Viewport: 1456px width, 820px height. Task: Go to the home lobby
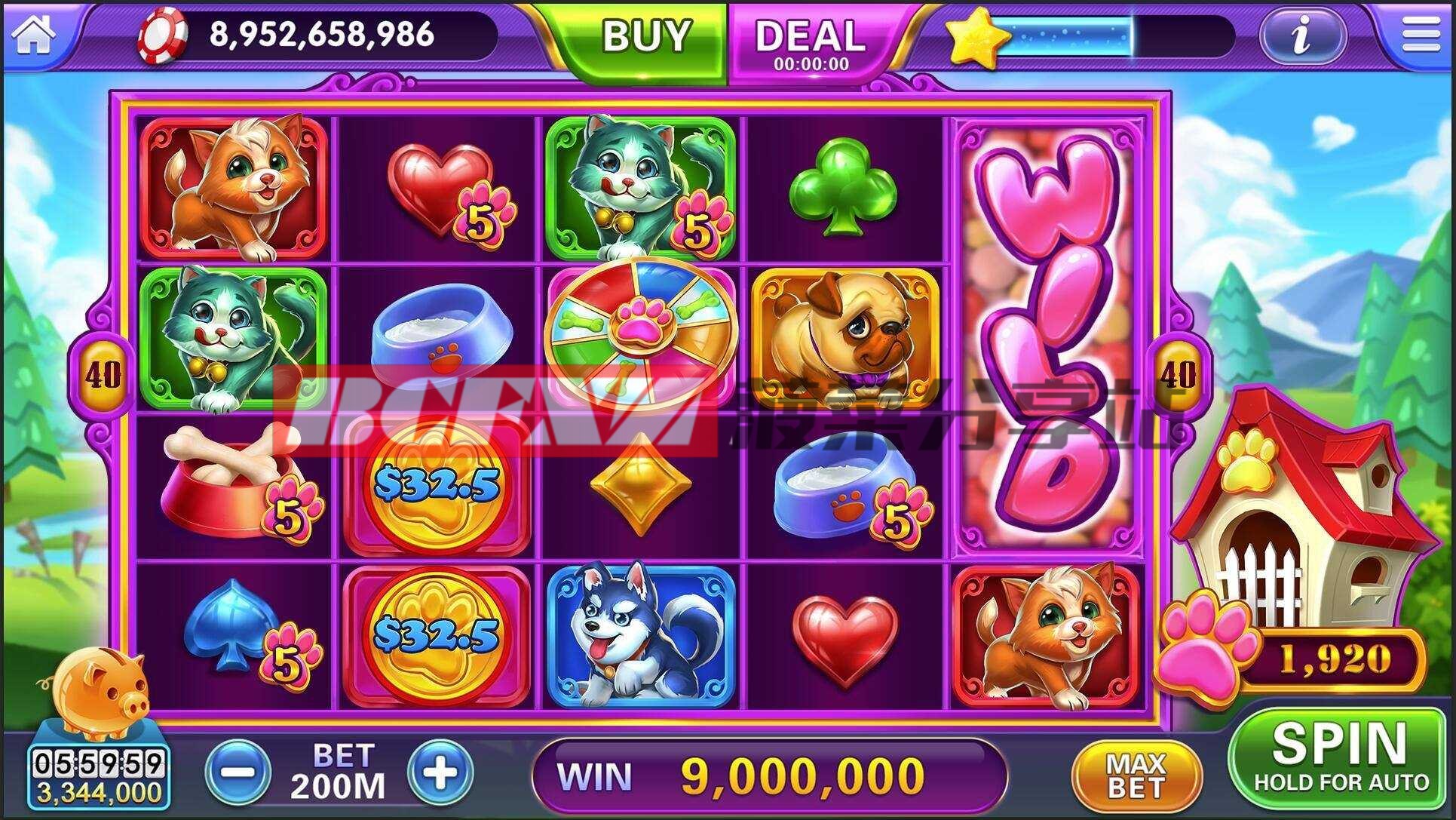click(x=32, y=34)
